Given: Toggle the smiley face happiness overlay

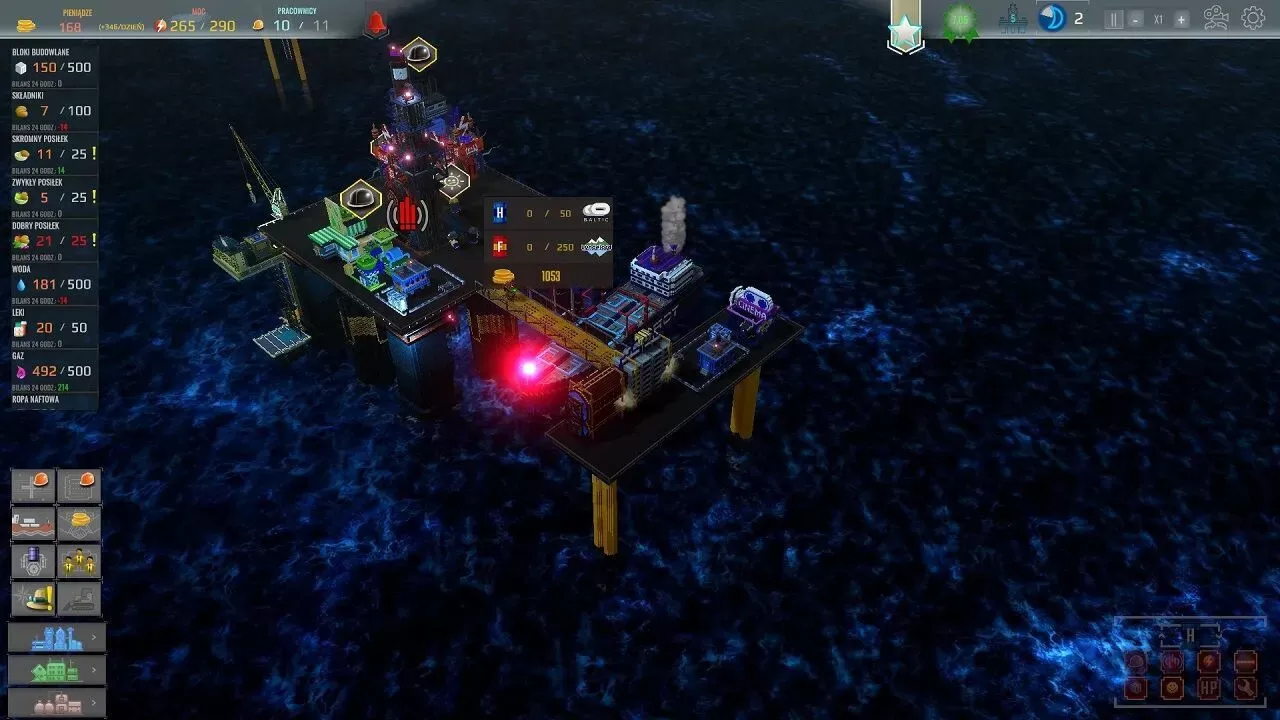Looking at the screenshot, I should 1172,688.
